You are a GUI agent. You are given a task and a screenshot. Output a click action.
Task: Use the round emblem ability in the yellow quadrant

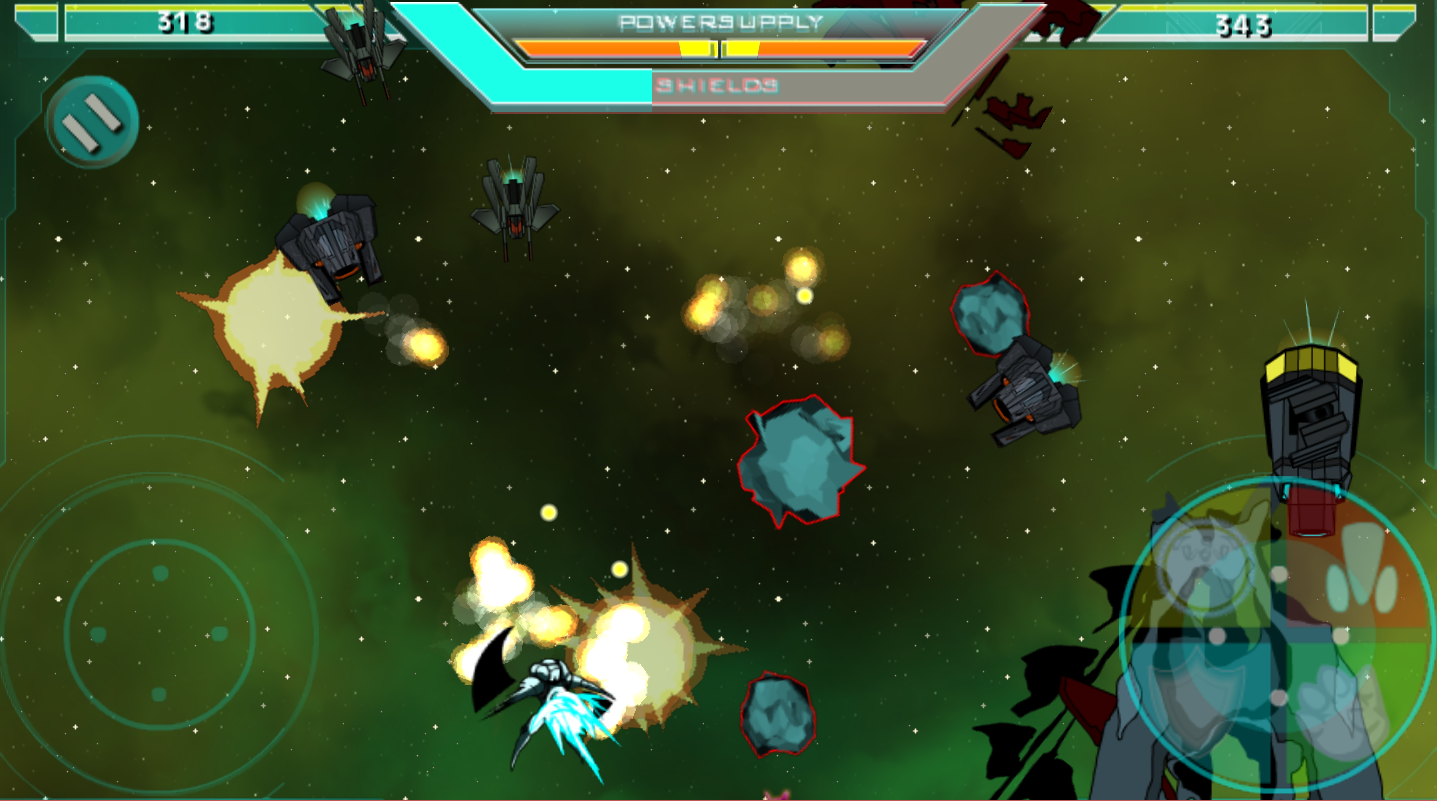pos(1207,566)
